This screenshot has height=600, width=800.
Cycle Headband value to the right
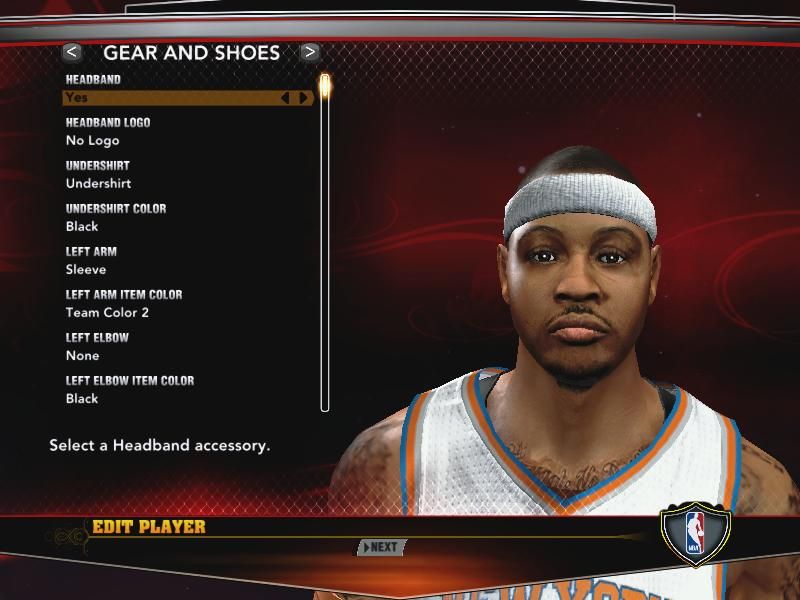tap(304, 98)
